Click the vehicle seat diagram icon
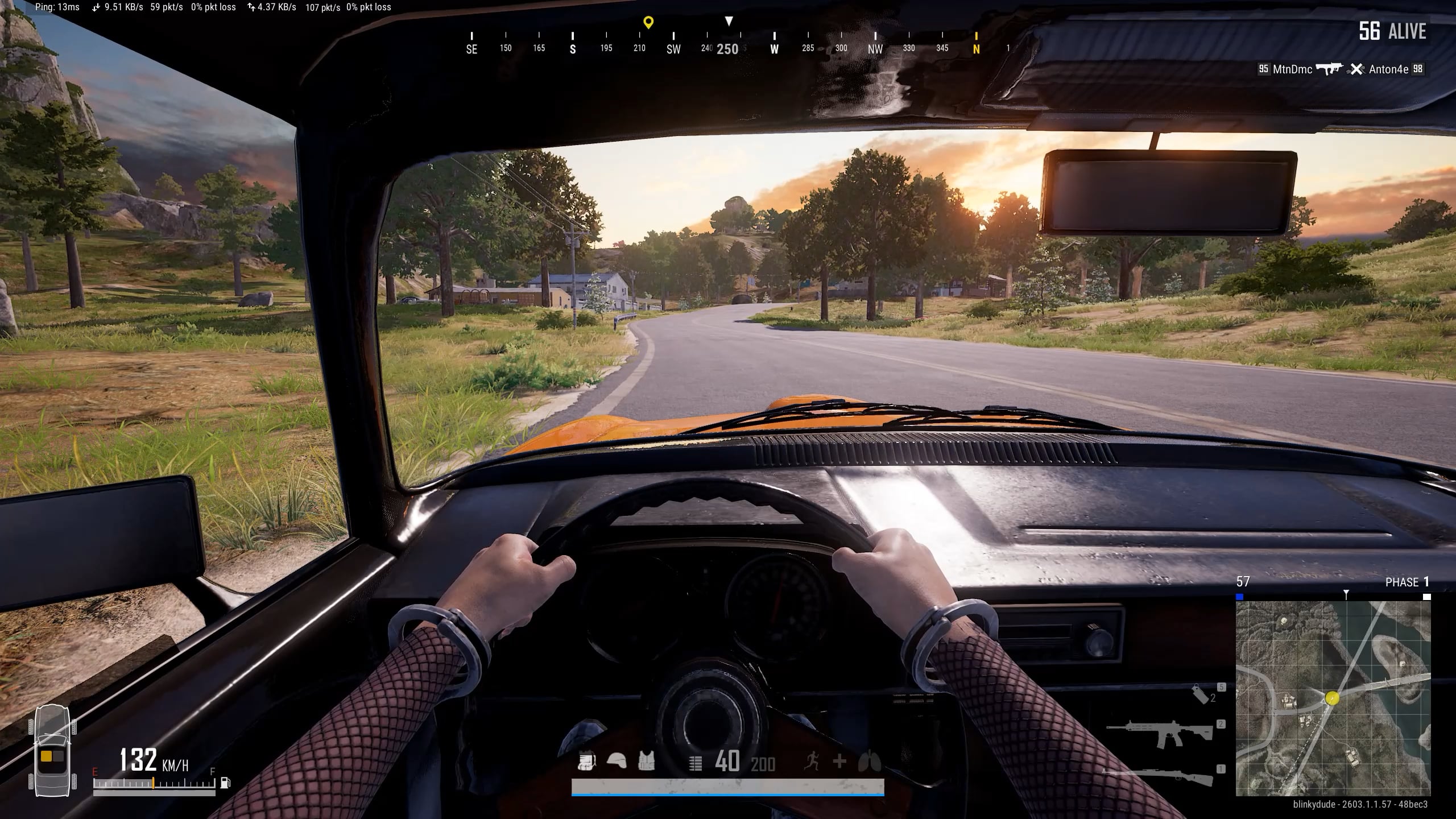 (x=52, y=751)
